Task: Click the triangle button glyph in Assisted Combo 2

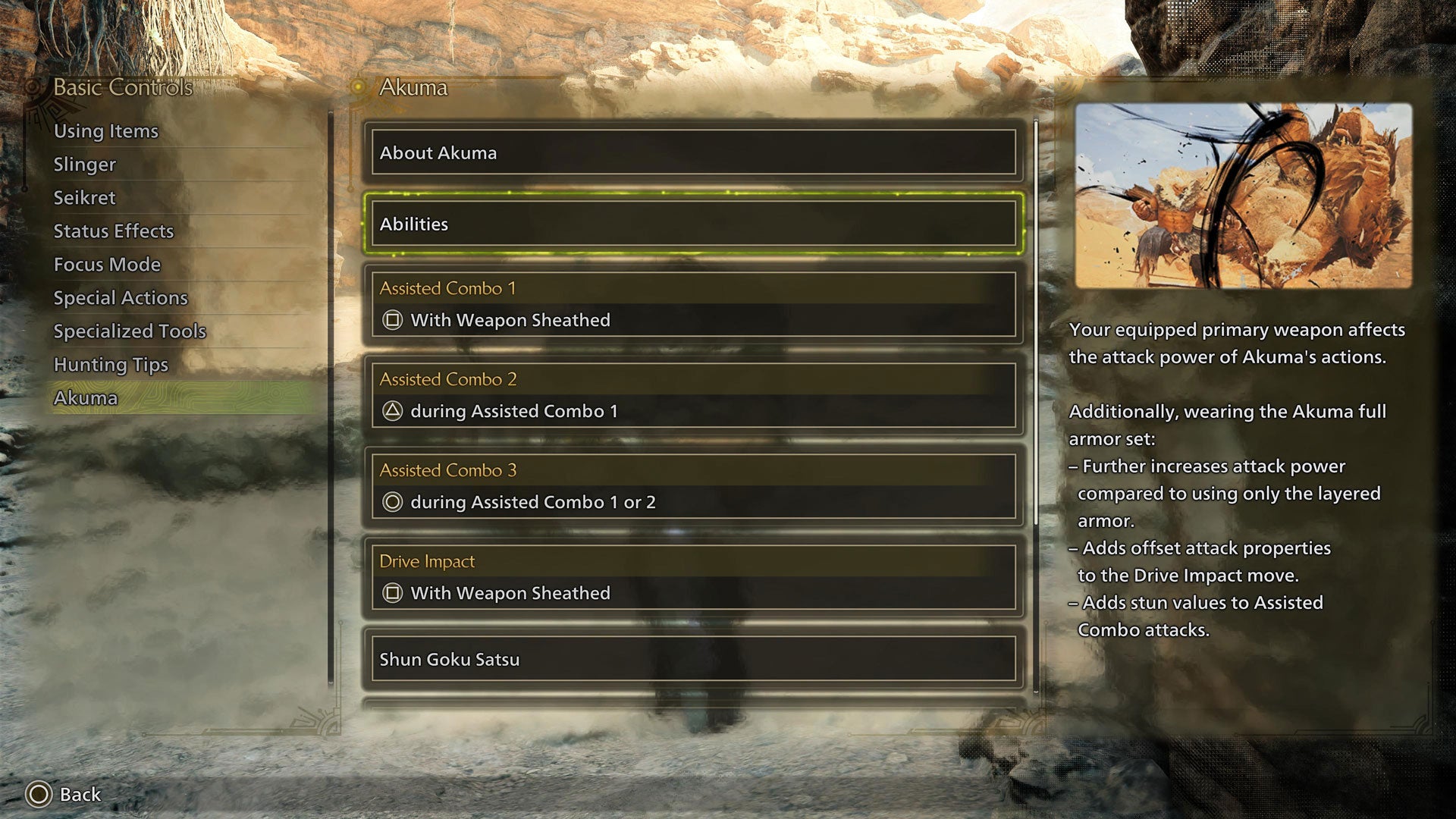Action: (x=392, y=411)
